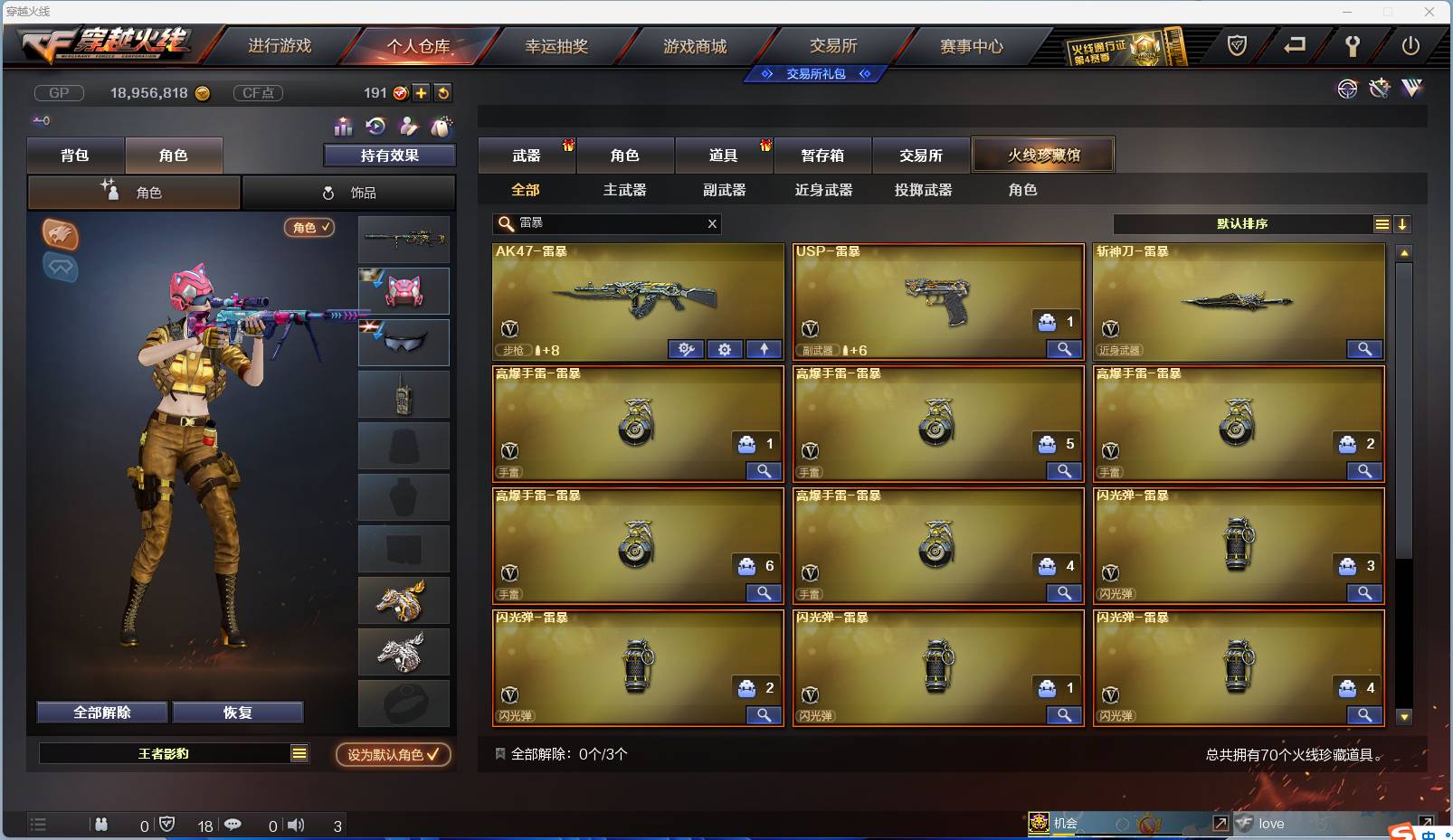The width and height of the screenshot is (1453, 840).
Task: Open the character edit icon above the character panel
Action: point(409,127)
